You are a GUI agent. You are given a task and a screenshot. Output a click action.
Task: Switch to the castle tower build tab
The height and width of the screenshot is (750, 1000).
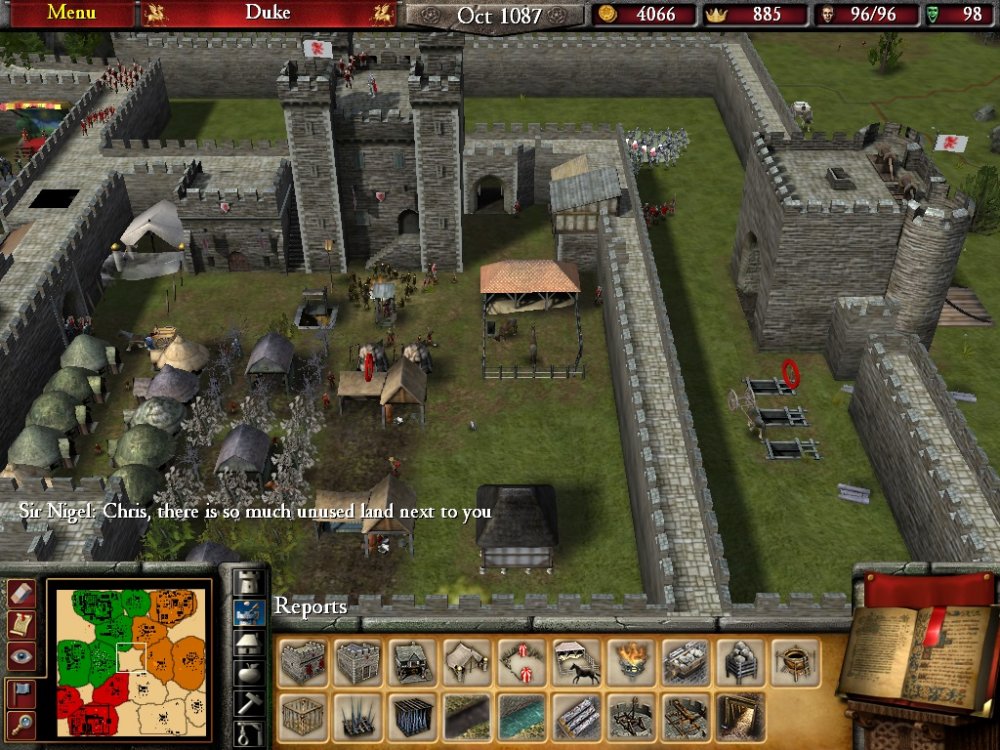pyautogui.click(x=248, y=583)
